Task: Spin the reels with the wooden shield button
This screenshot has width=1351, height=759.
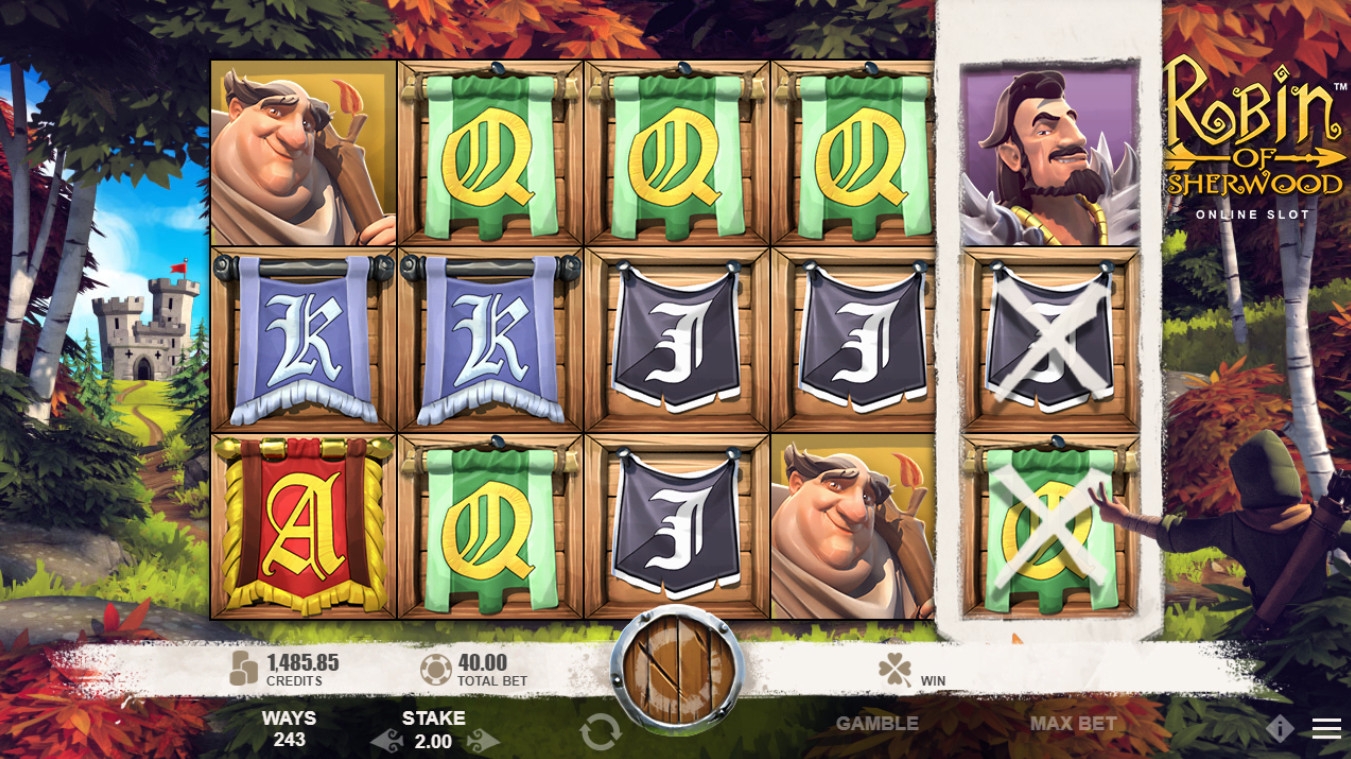Action: pyautogui.click(x=679, y=669)
